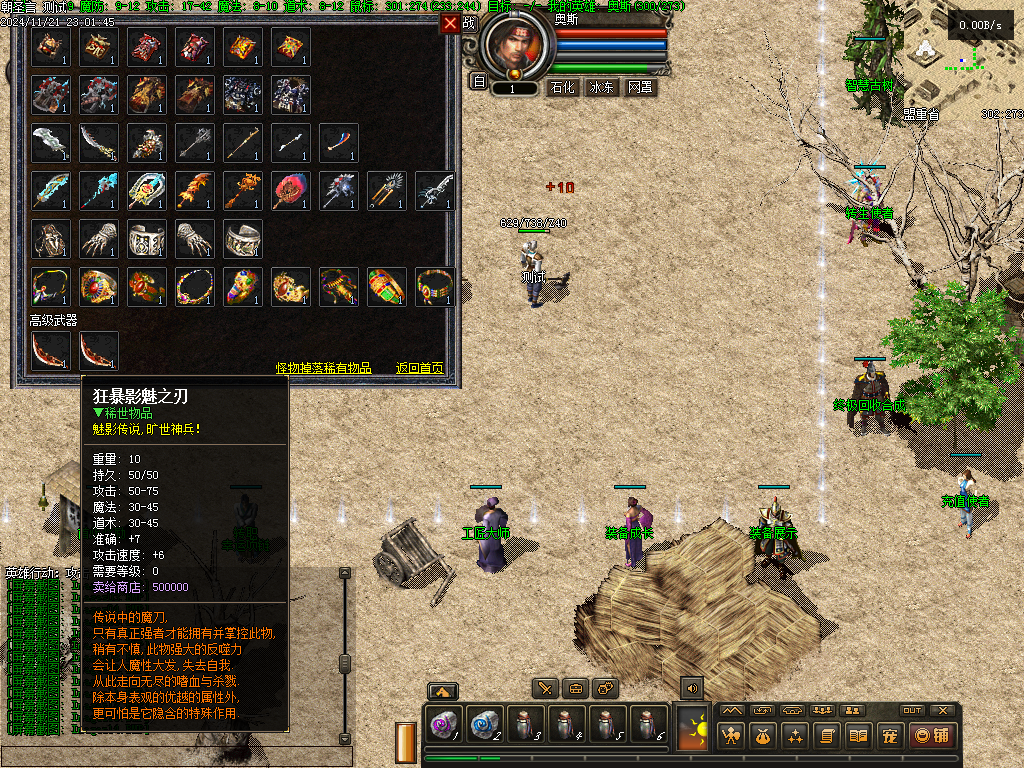Image resolution: width=1024 pixels, height=768 pixels.
Task: Toggle the sound speaker button
Action: coord(691,688)
